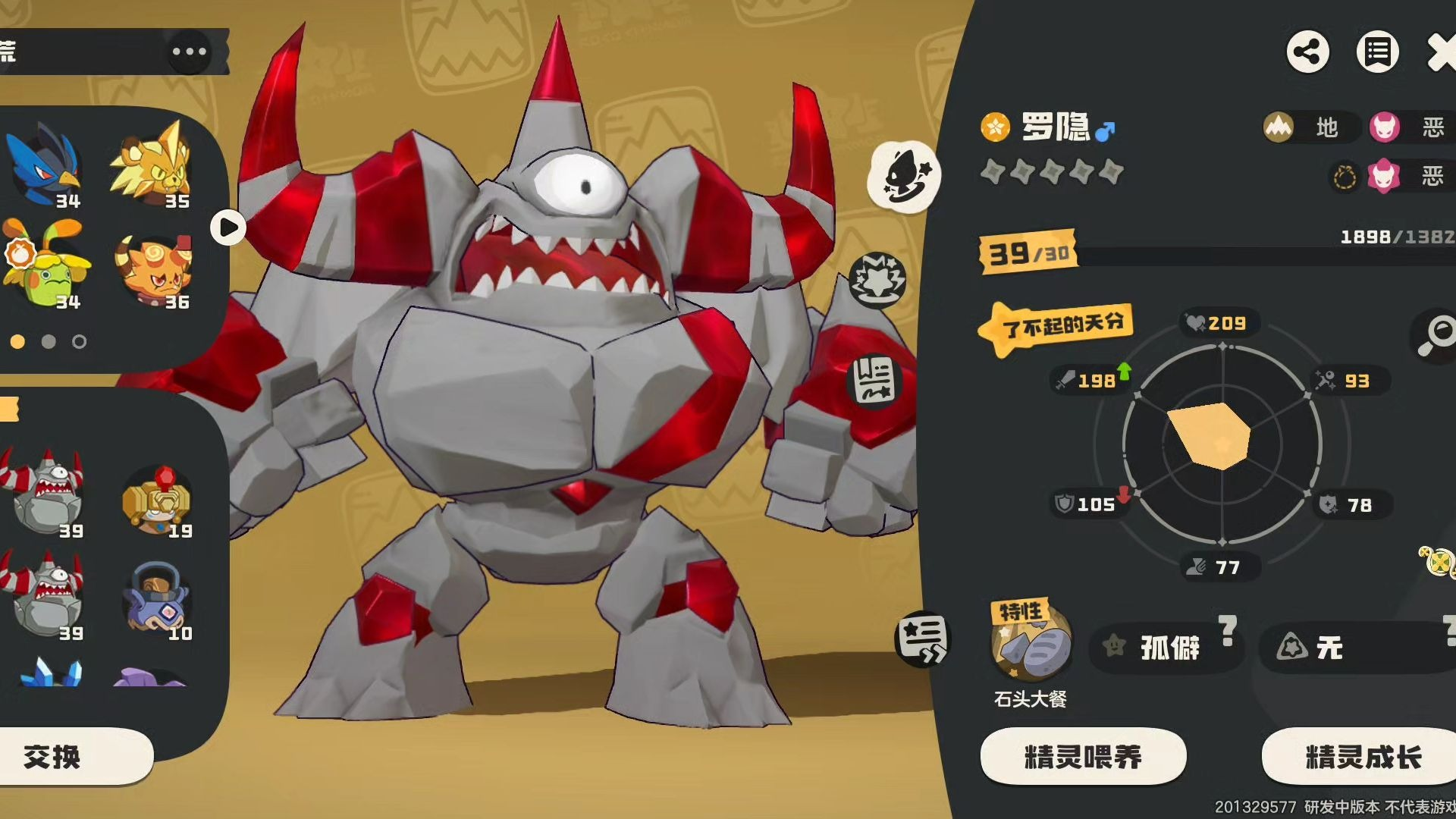View the 石头大餐 trait icon

click(1031, 646)
